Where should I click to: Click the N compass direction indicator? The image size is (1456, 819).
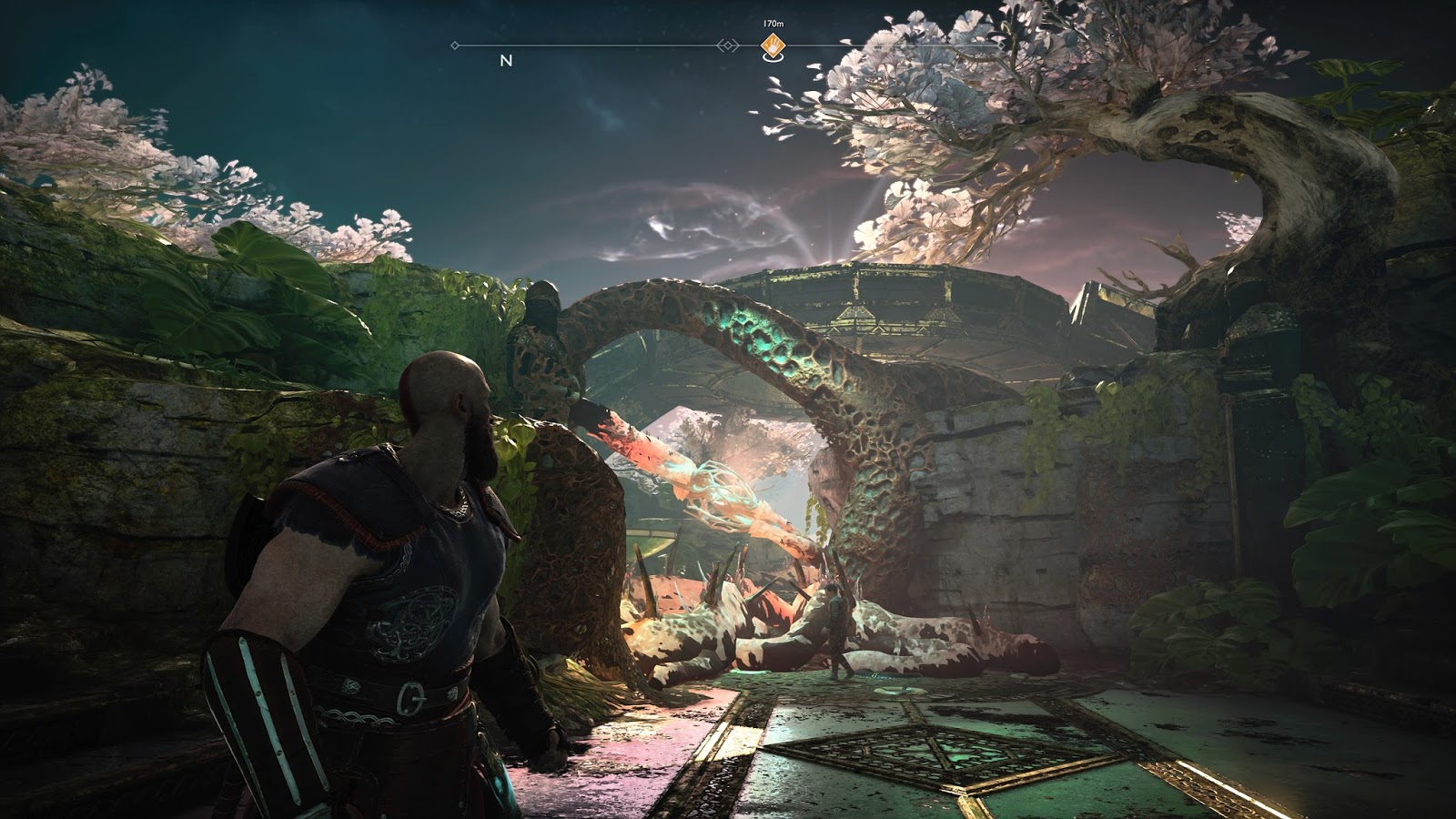505,62
